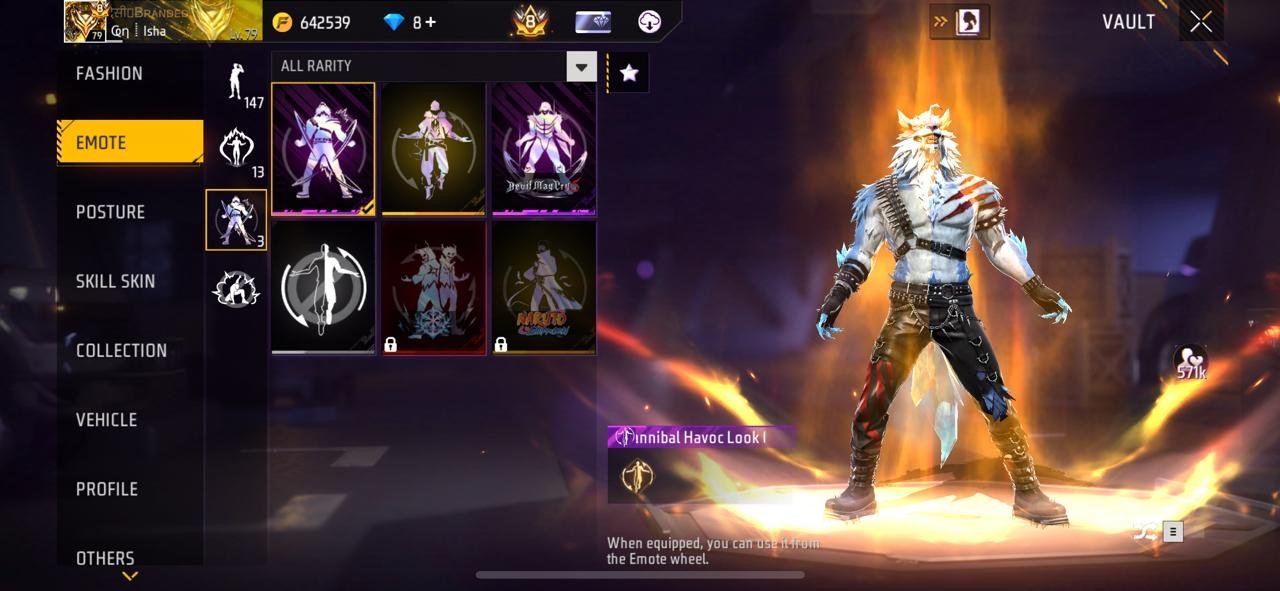Add diamonds with the plus button
This screenshot has height=591, width=1280.
pyautogui.click(x=430, y=22)
